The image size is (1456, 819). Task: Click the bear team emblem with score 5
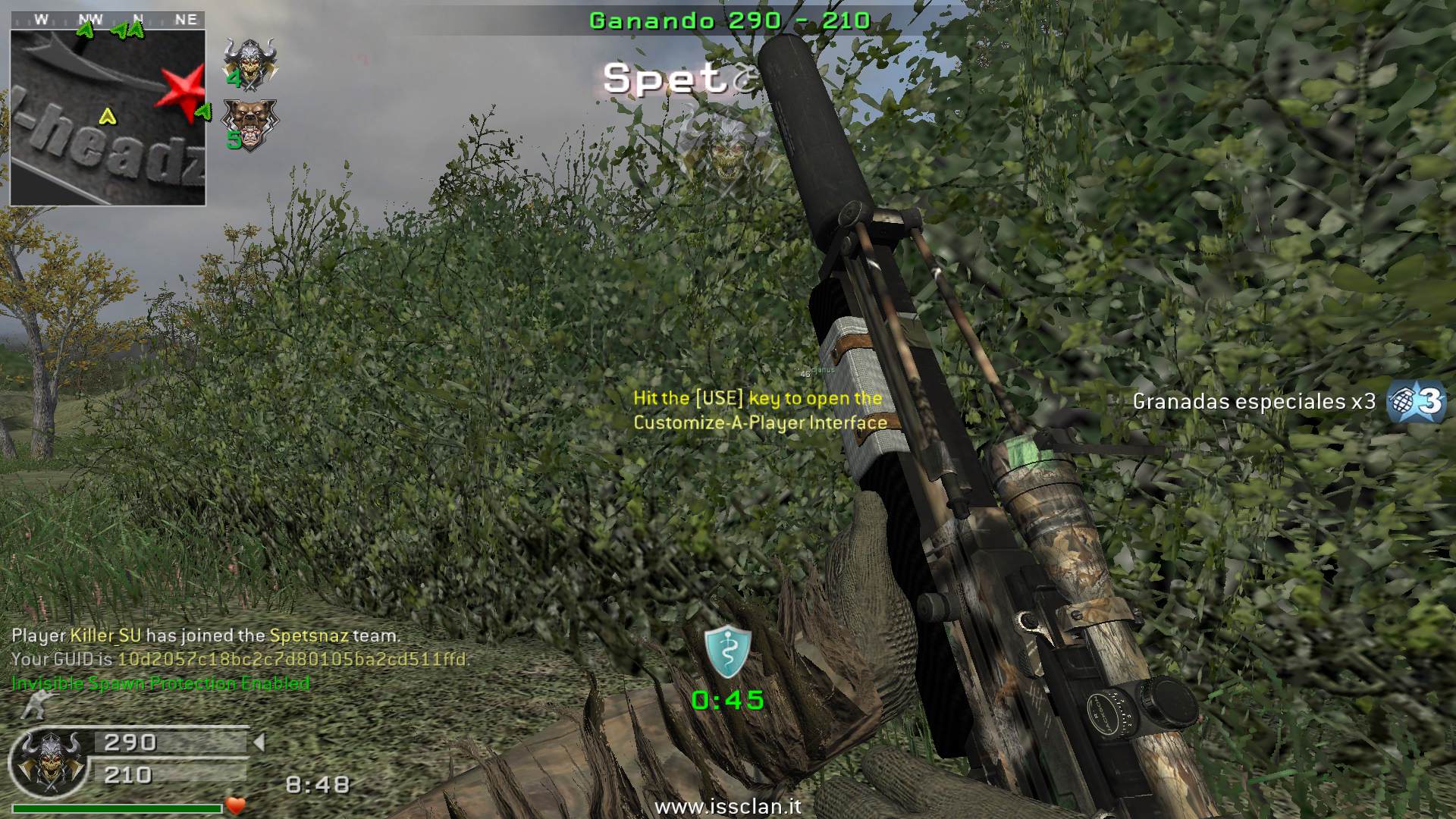[x=249, y=124]
